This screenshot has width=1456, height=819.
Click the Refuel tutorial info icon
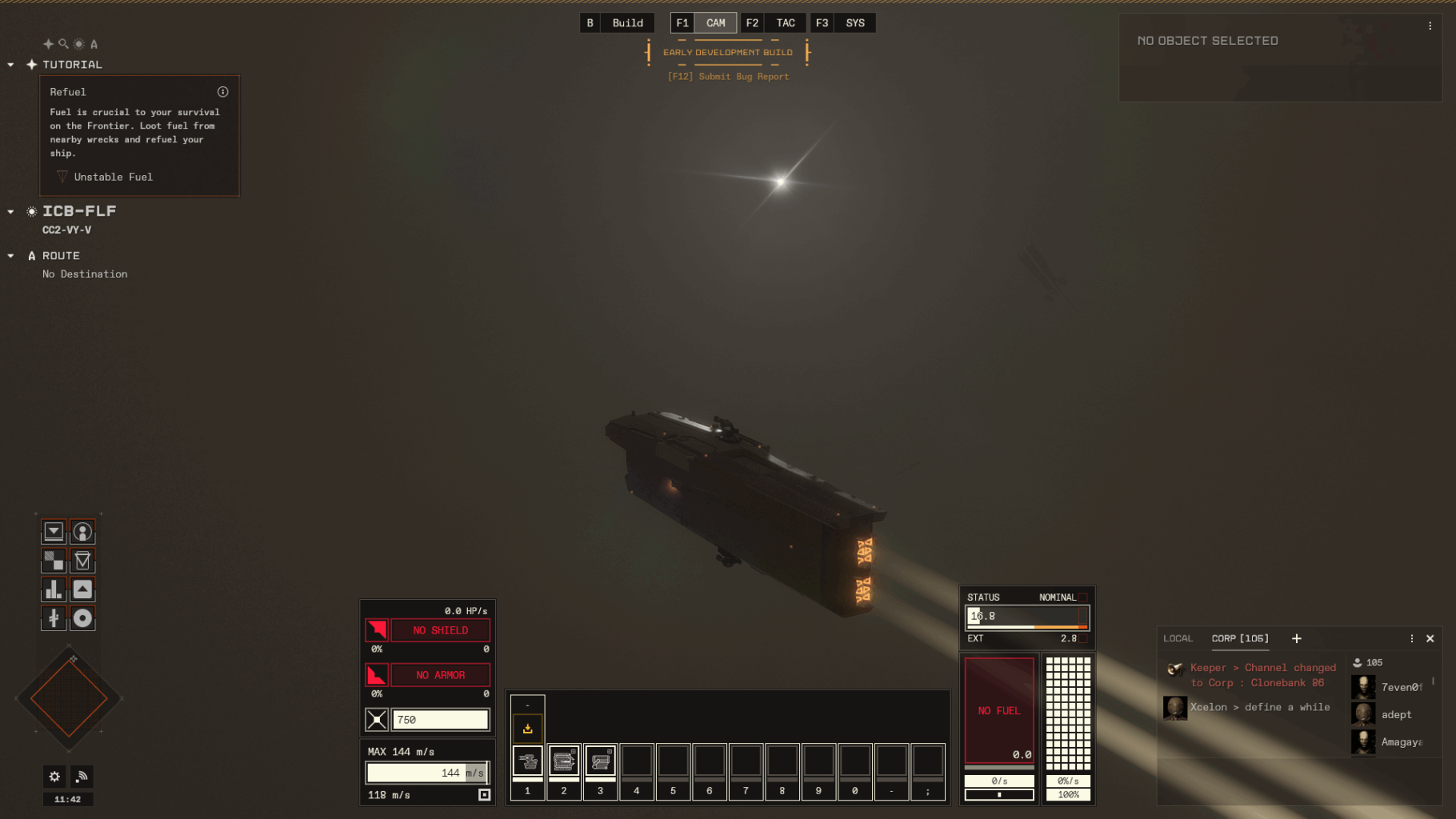point(223,92)
